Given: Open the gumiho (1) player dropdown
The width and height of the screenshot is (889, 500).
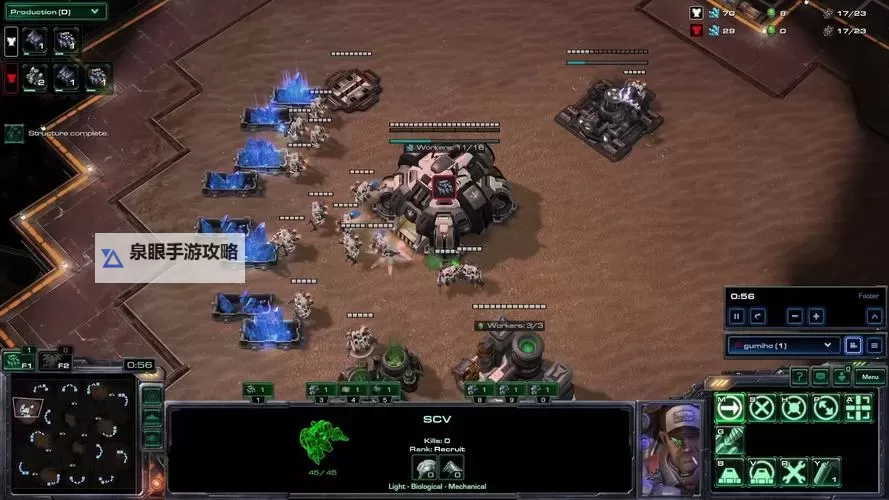Looking at the screenshot, I should pyautogui.click(x=782, y=345).
